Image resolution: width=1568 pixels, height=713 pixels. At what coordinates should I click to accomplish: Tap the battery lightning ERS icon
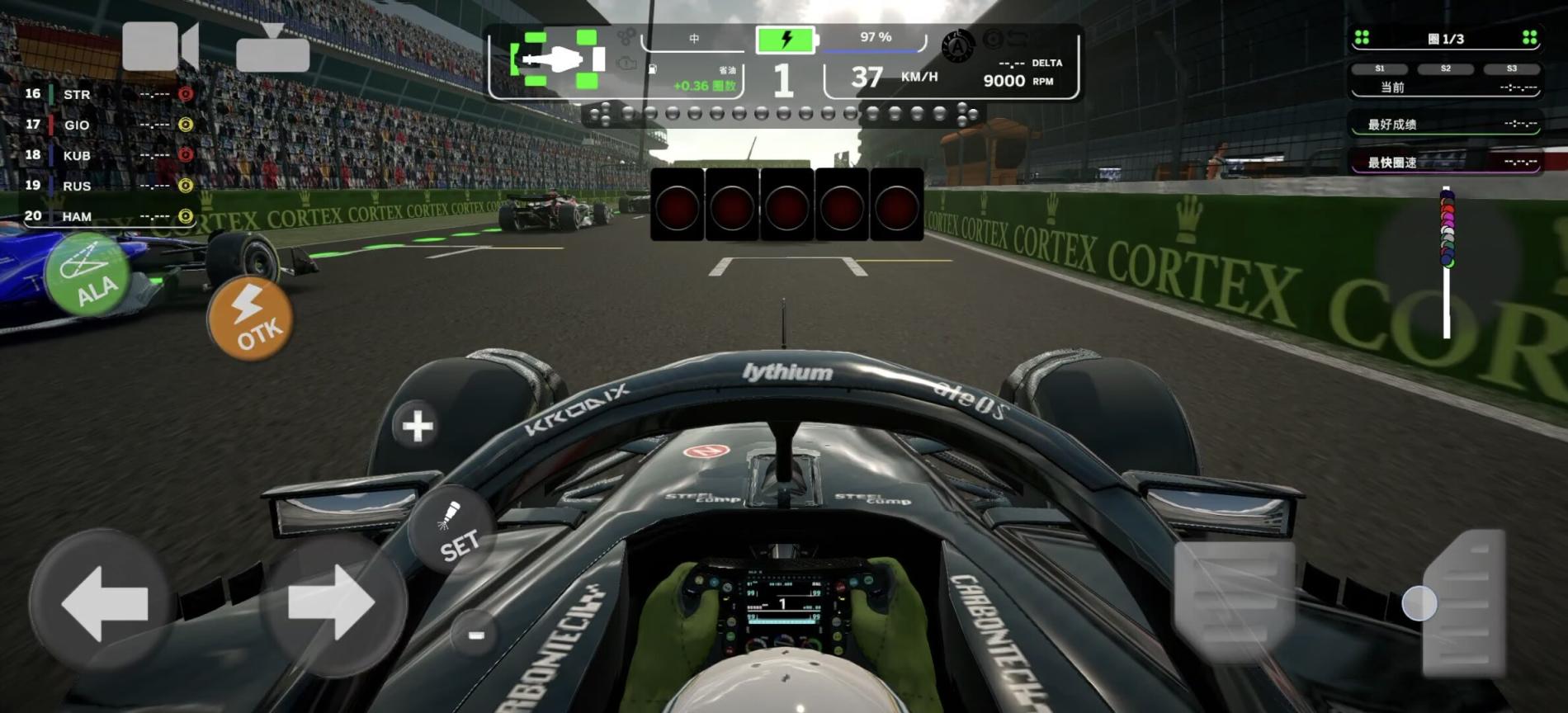pyautogui.click(x=785, y=39)
